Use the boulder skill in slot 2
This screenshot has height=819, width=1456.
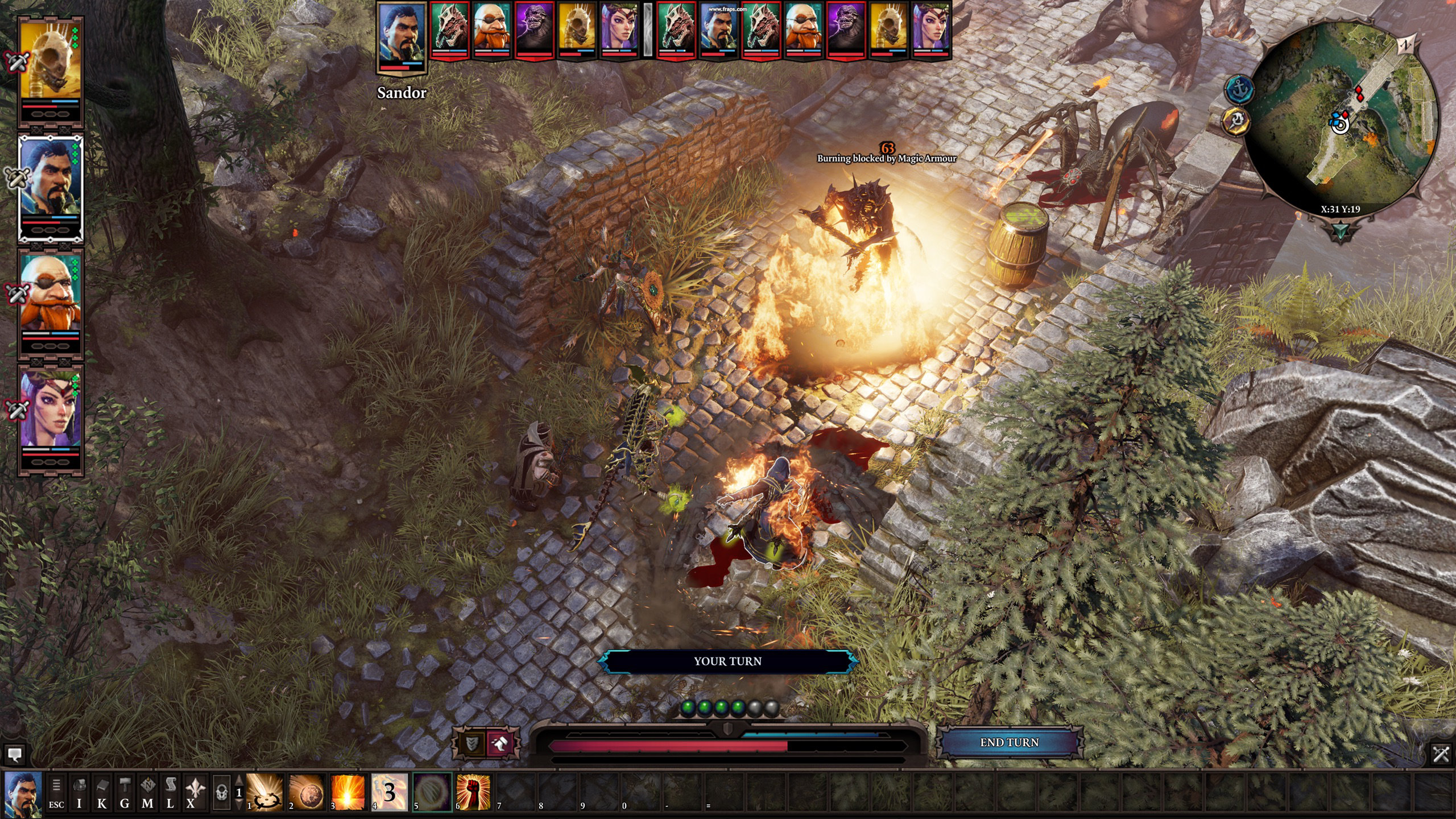(307, 792)
